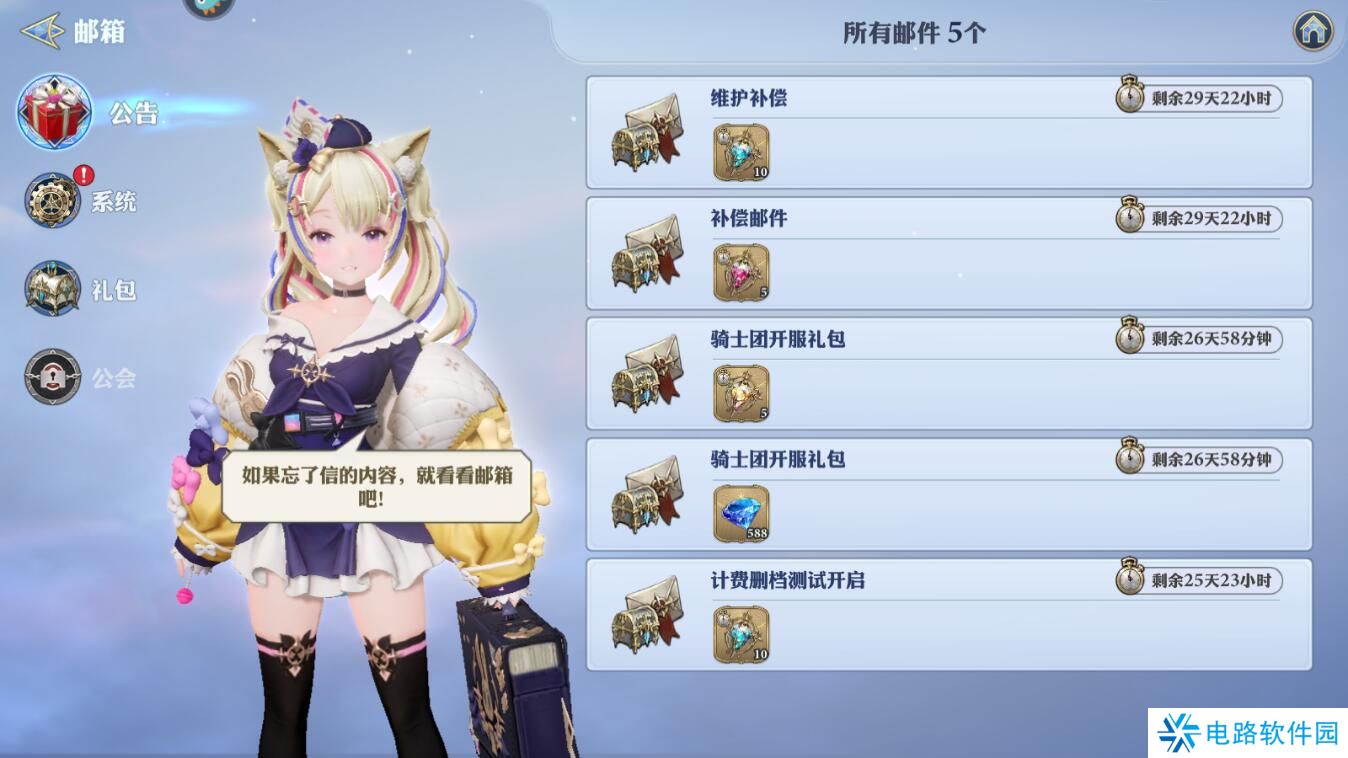
Task: Tap the blue diamond reward icon showing 10
Action: tap(740, 151)
